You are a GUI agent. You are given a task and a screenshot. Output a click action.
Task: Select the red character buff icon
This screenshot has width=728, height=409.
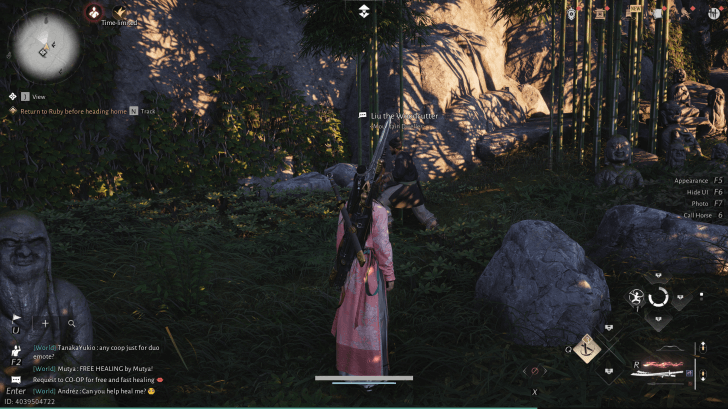92,12
